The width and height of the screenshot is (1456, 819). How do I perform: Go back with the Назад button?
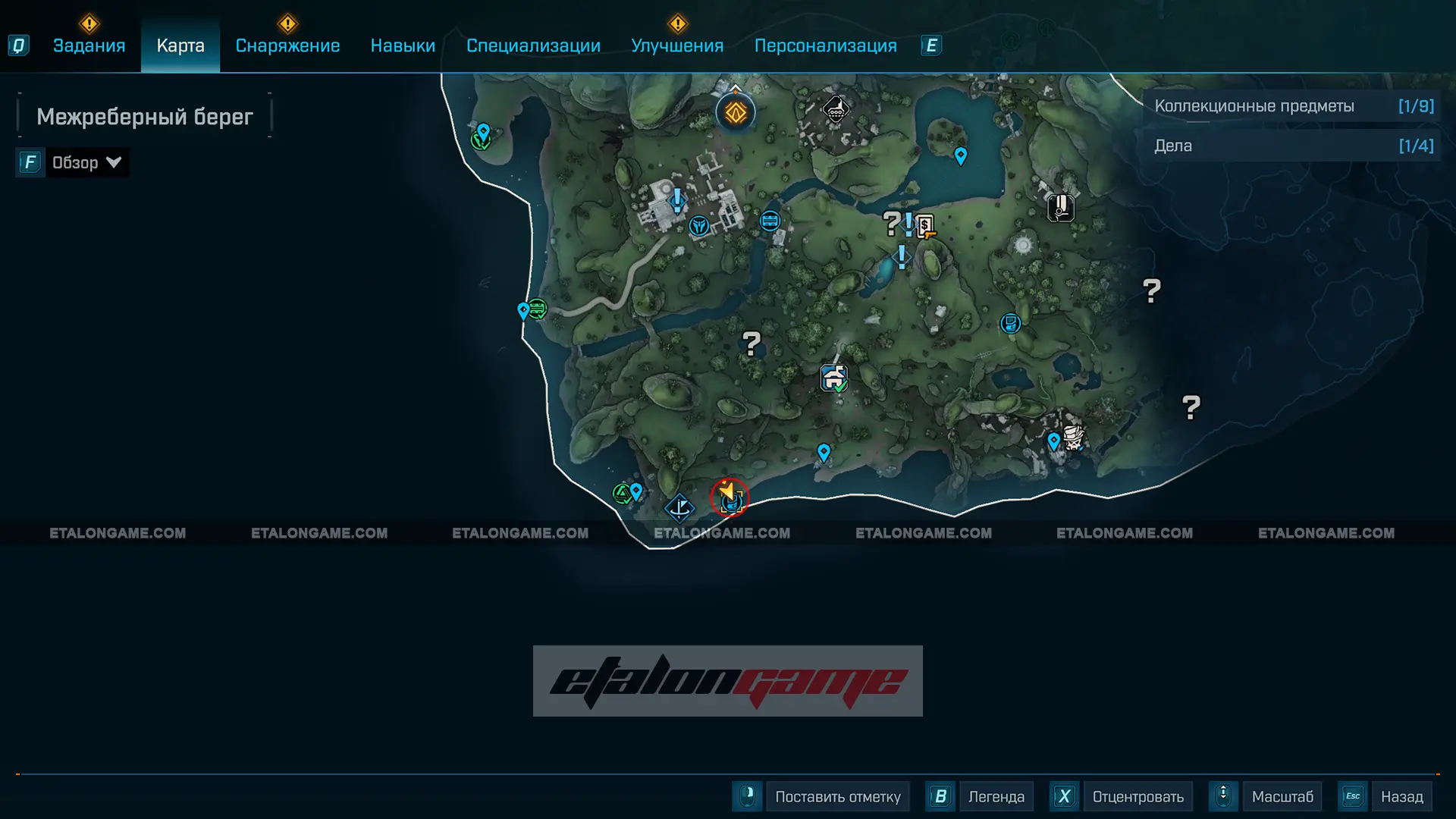point(1401,797)
